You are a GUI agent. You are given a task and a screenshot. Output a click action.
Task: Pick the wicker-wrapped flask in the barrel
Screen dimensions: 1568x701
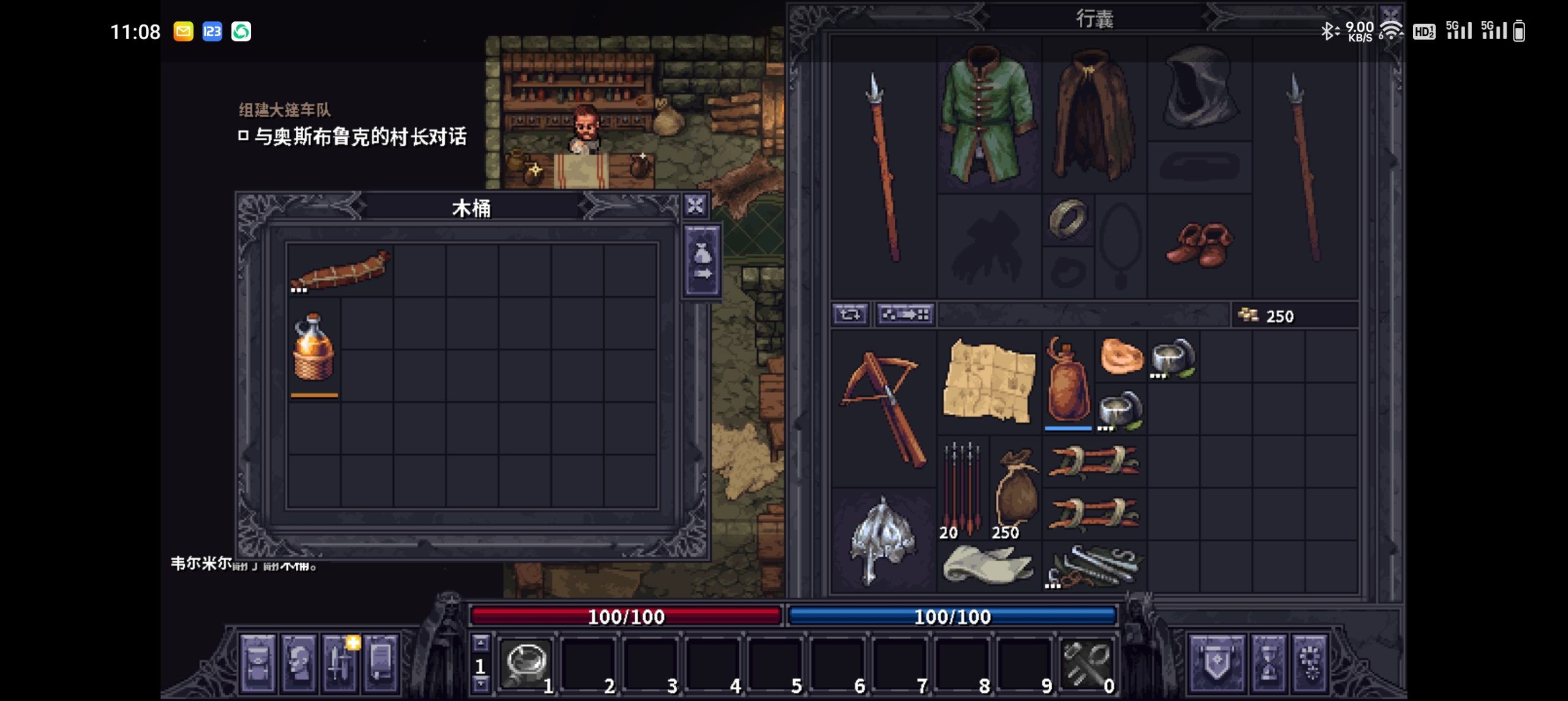[x=313, y=348]
